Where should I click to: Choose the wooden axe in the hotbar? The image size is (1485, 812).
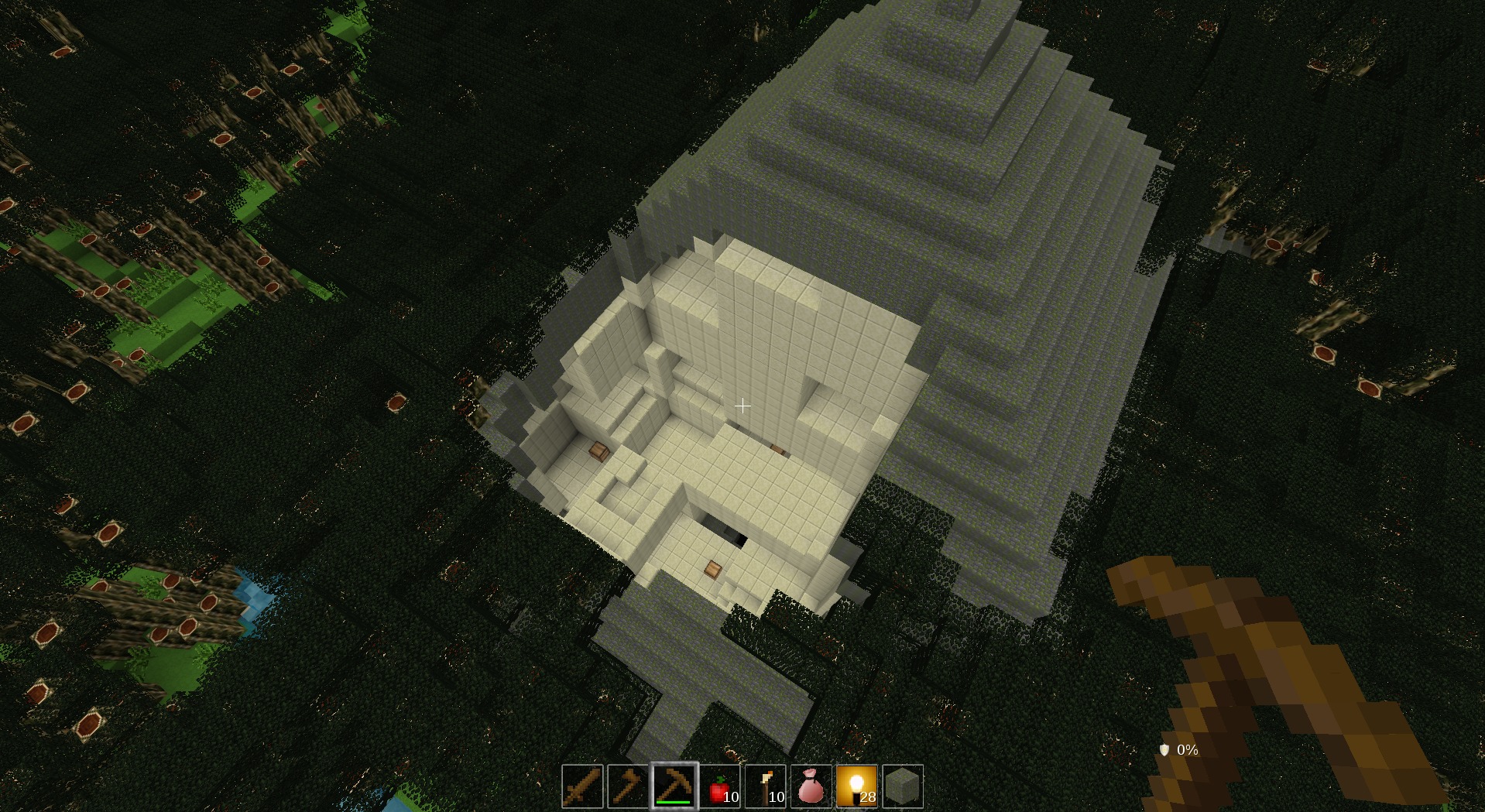[x=628, y=786]
